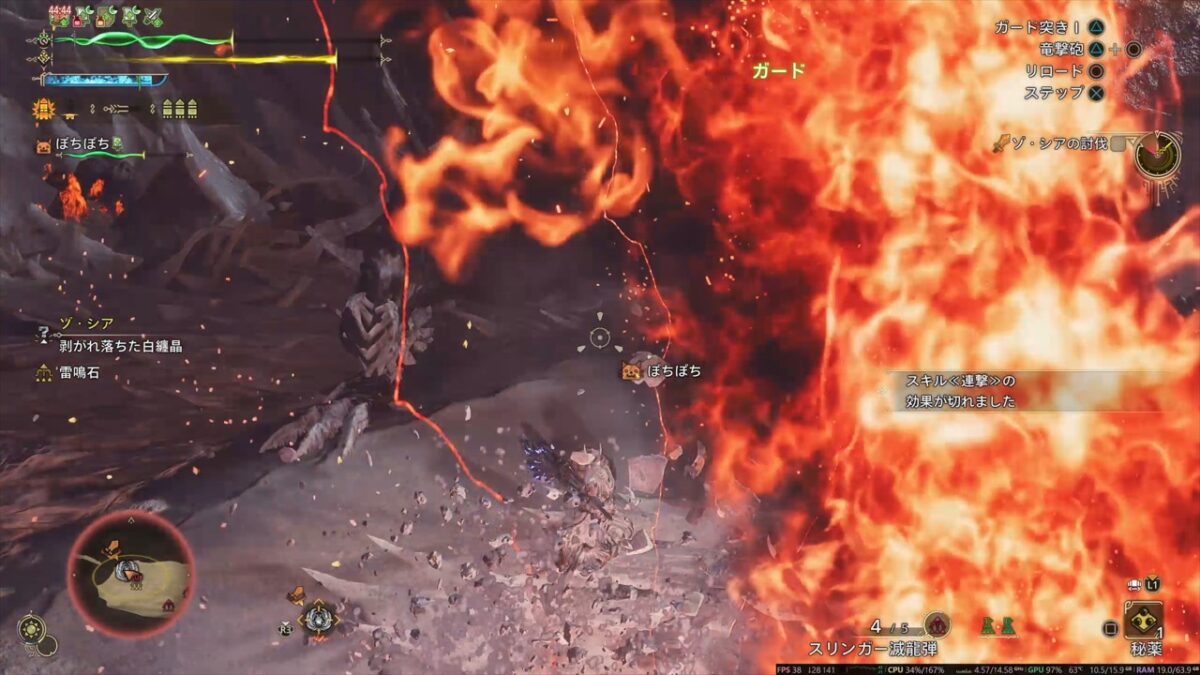Click the orange gunlance shell type icon
The height and width of the screenshot is (675, 1200).
(x=44, y=109)
